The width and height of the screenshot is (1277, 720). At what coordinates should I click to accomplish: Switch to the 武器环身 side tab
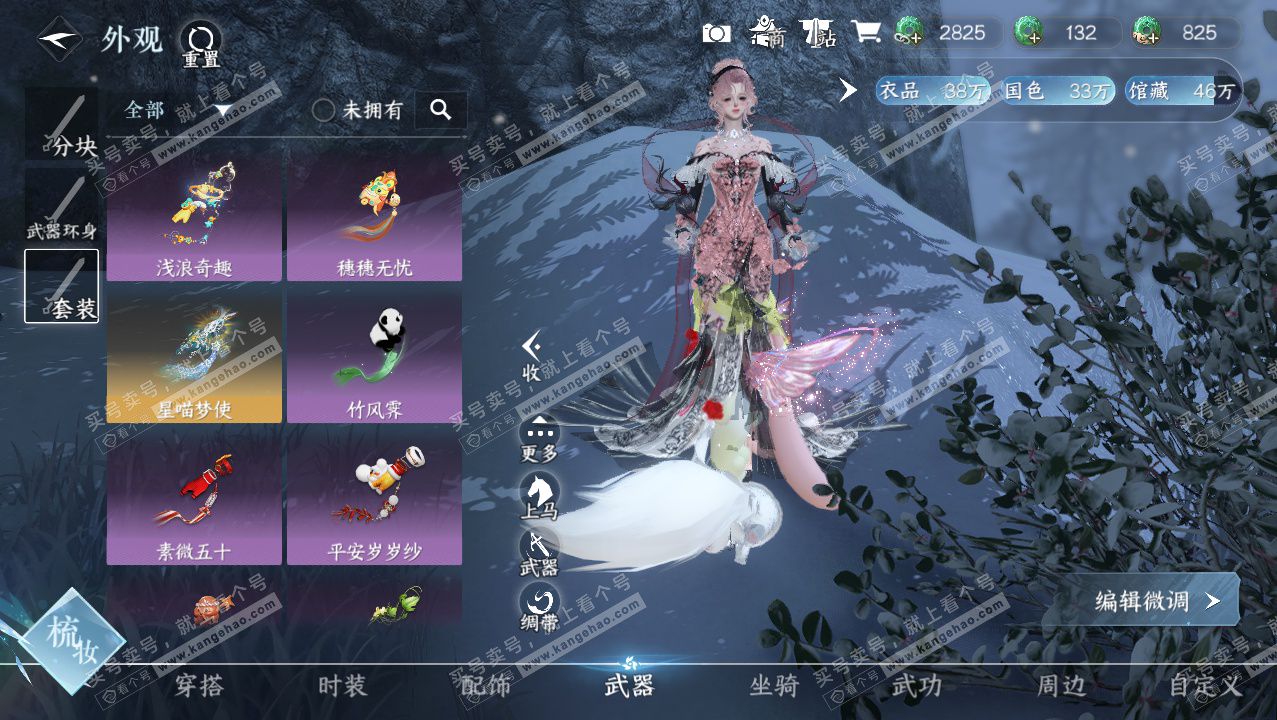[62, 207]
